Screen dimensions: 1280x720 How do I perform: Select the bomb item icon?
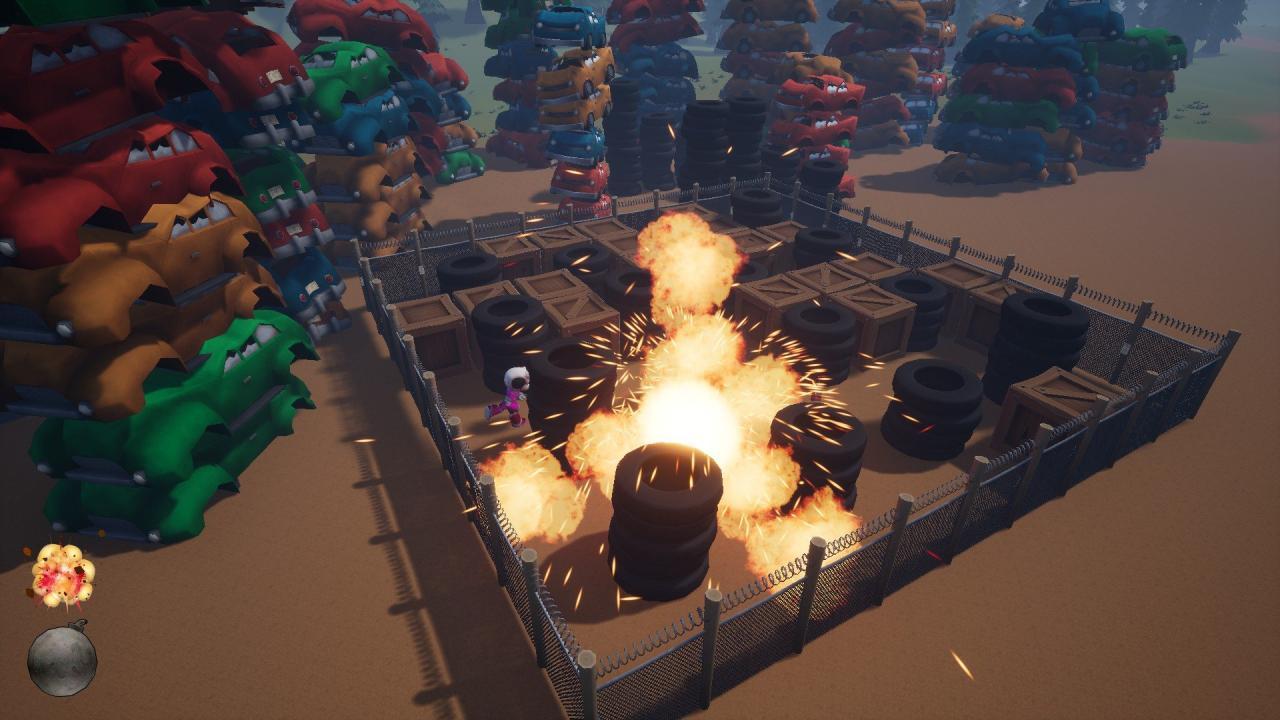(60, 661)
